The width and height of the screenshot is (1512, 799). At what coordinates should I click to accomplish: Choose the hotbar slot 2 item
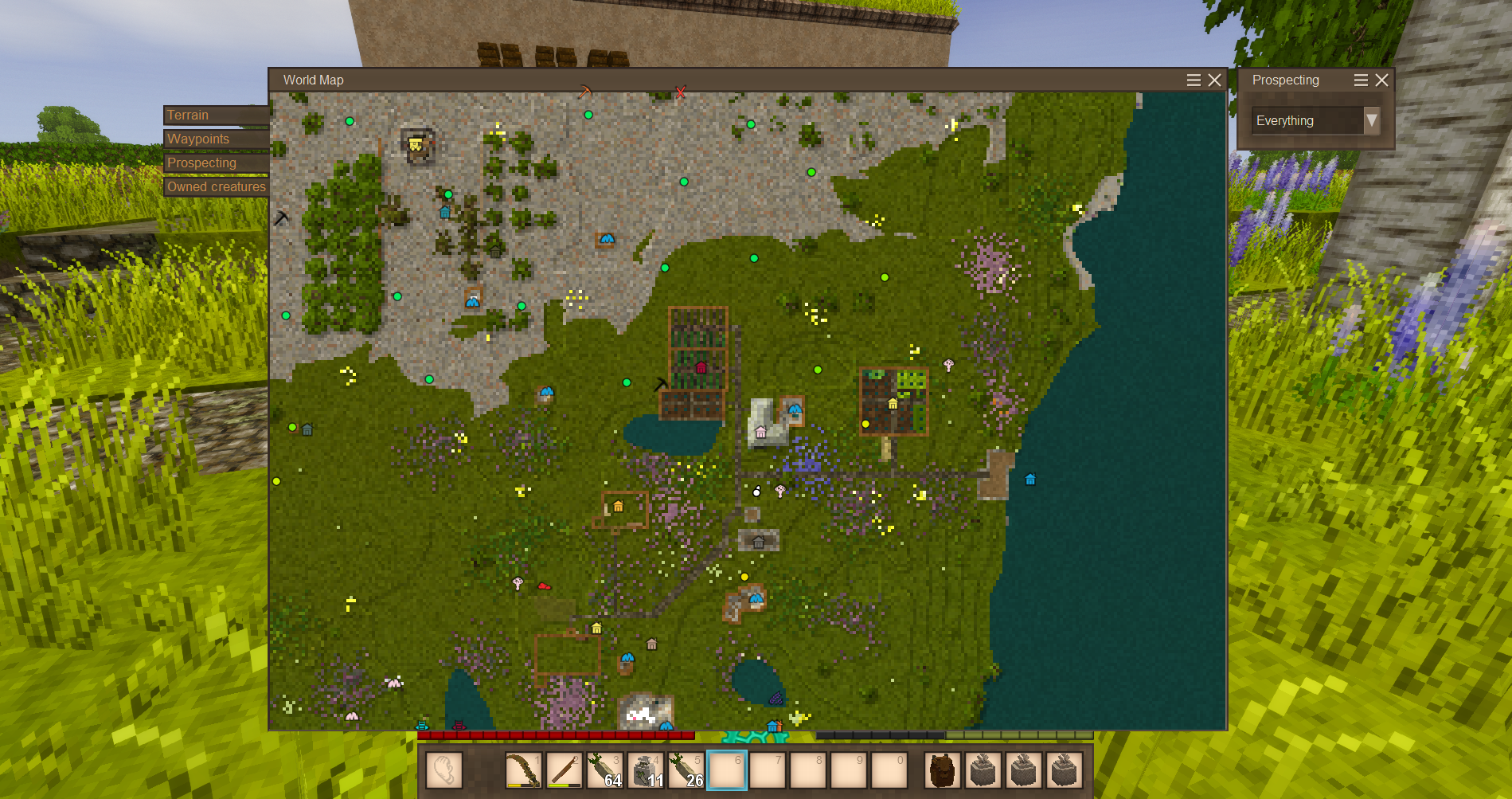pos(564,770)
